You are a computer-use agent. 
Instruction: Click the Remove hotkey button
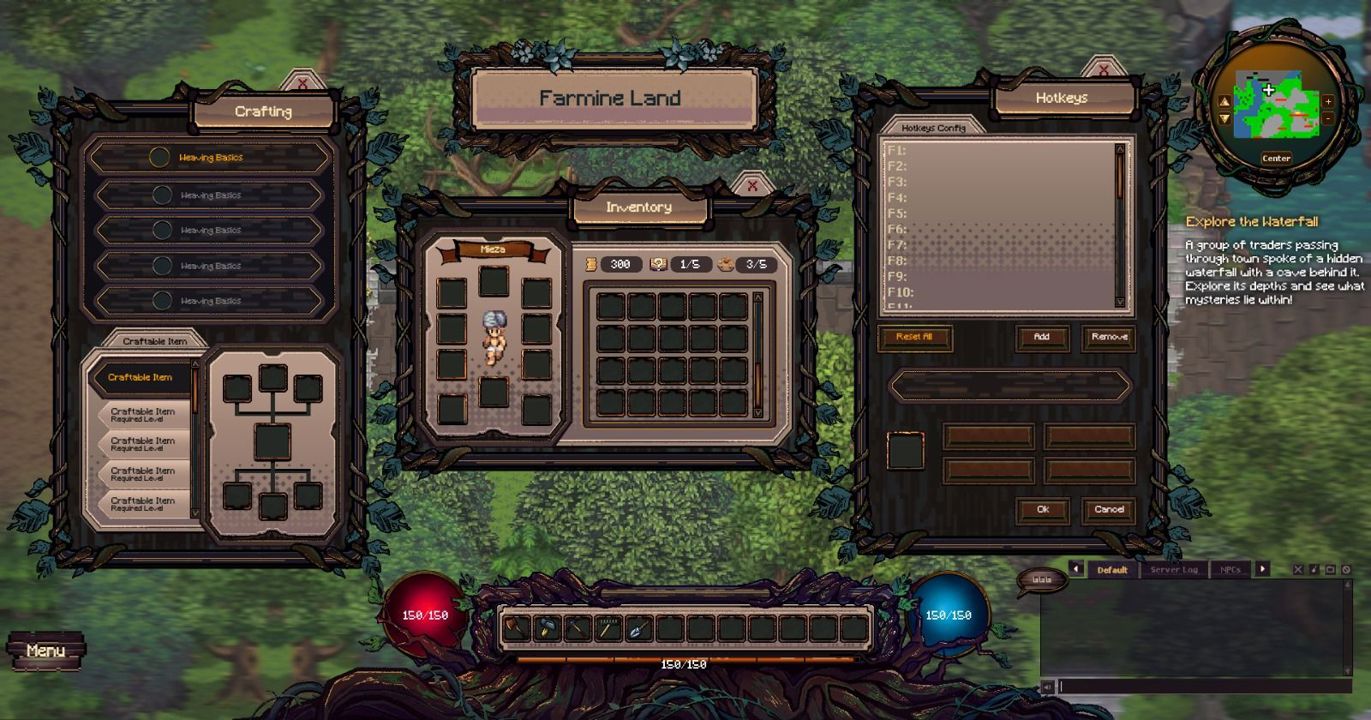pyautogui.click(x=1108, y=337)
